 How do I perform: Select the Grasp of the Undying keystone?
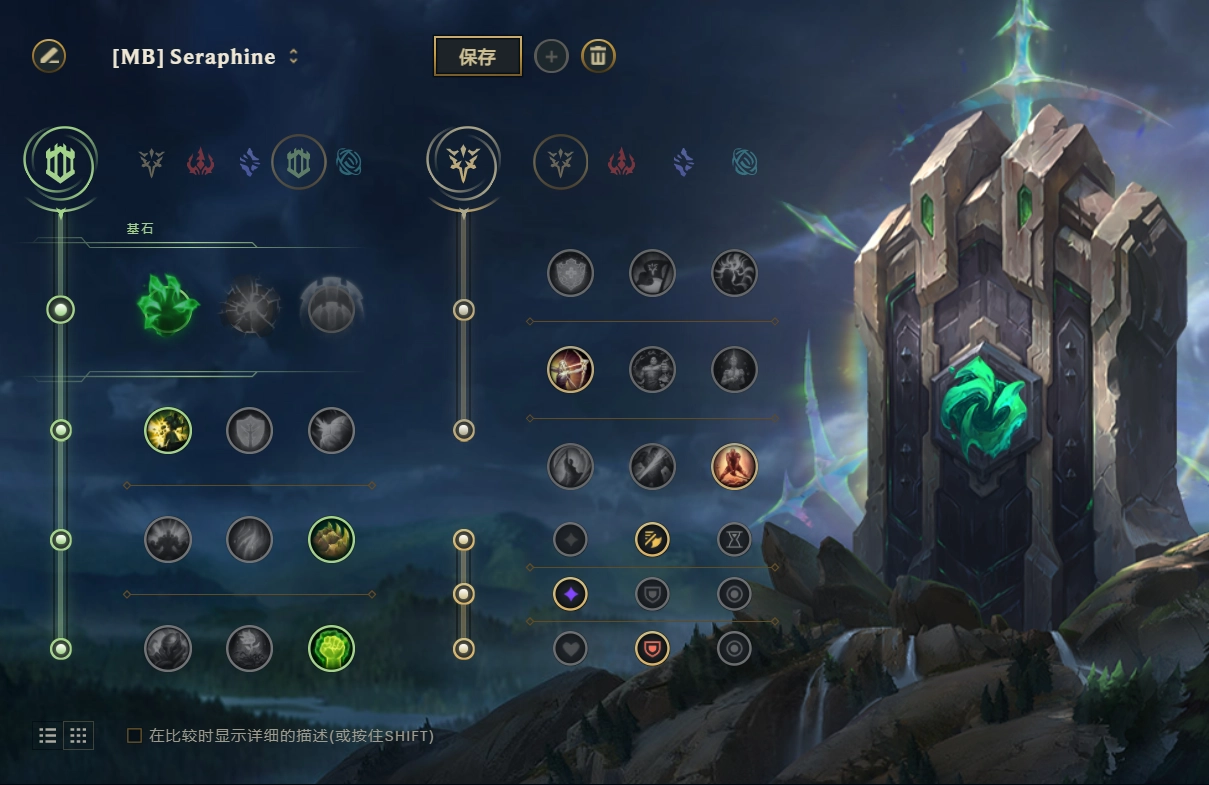coord(168,306)
